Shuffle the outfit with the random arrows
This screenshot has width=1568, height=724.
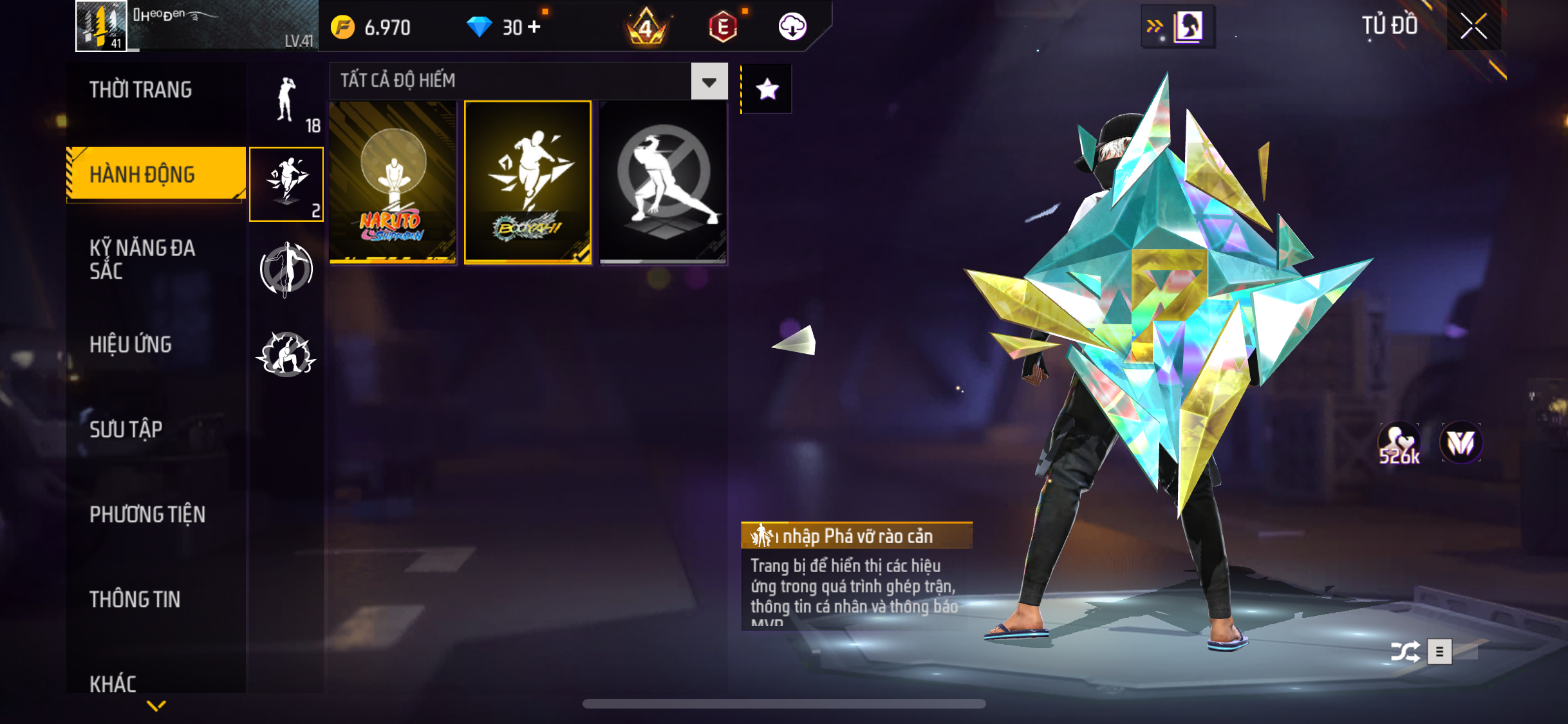coord(1405,652)
